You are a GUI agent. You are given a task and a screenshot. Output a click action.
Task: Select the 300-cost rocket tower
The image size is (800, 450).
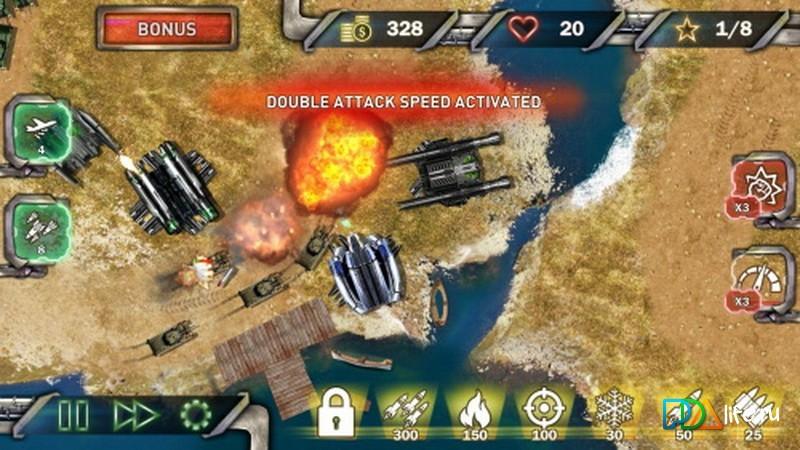click(x=405, y=412)
